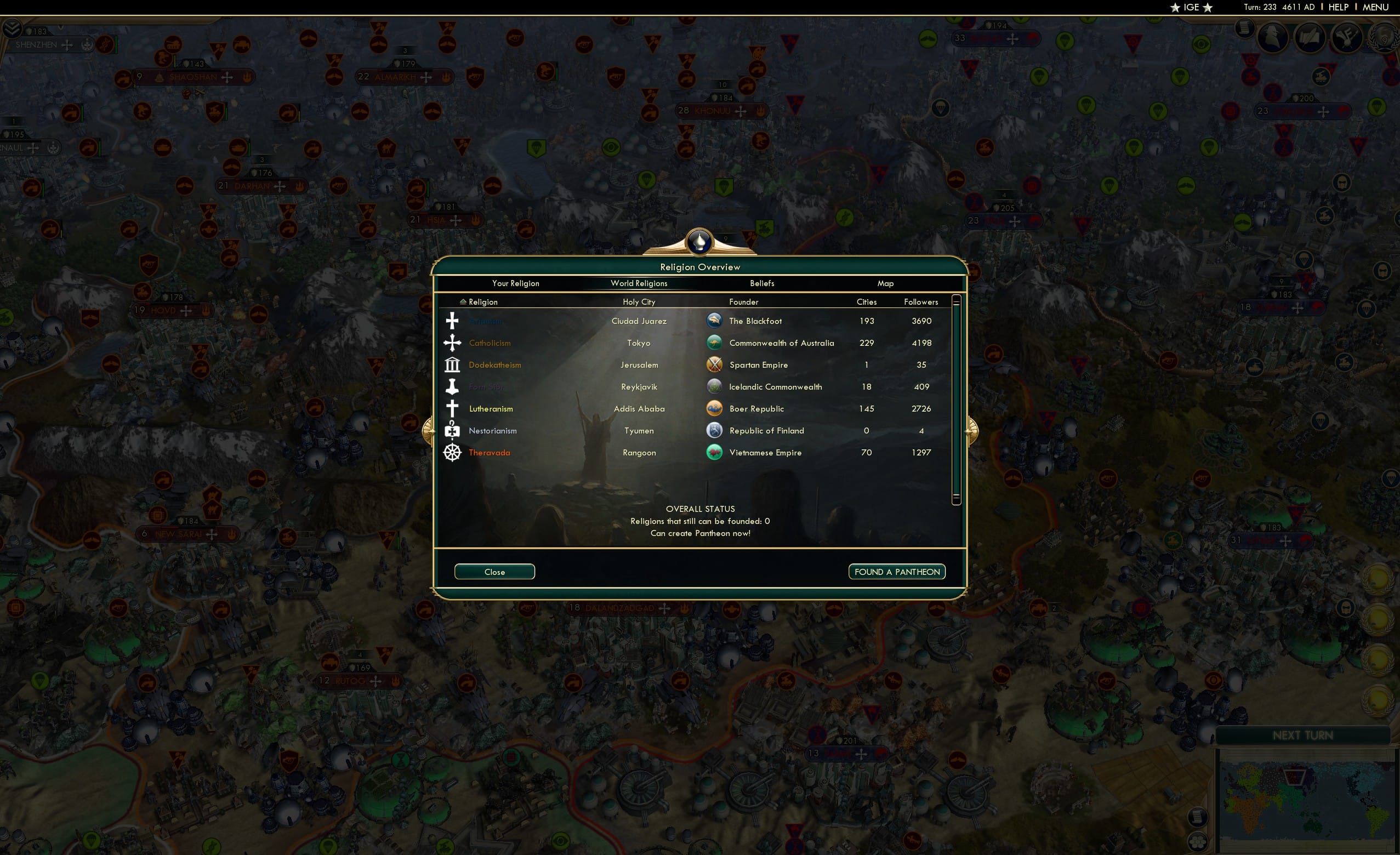This screenshot has height=855, width=1400.
Task: Click the Forn Sidr hammer icon
Action: [x=452, y=386]
